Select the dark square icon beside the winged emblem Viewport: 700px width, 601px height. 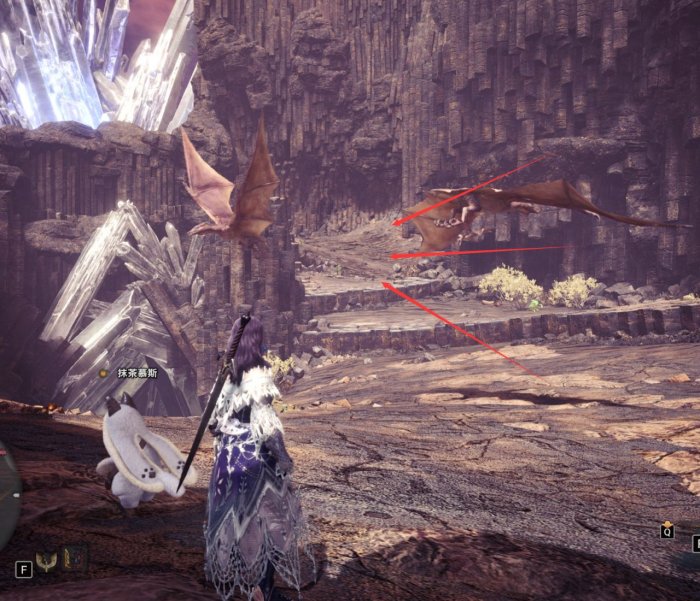click(75, 558)
